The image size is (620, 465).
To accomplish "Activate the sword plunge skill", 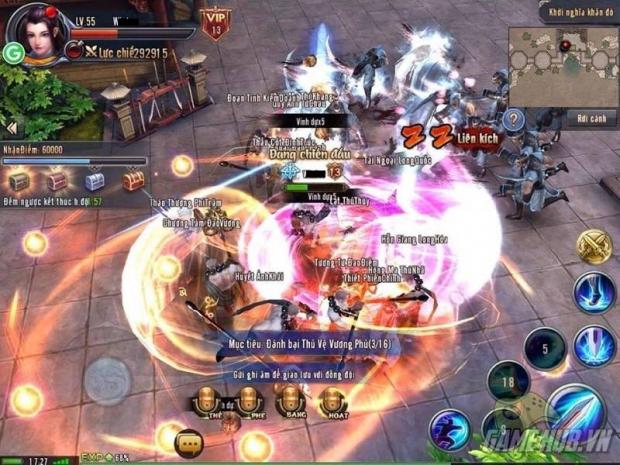I will 594,346.
